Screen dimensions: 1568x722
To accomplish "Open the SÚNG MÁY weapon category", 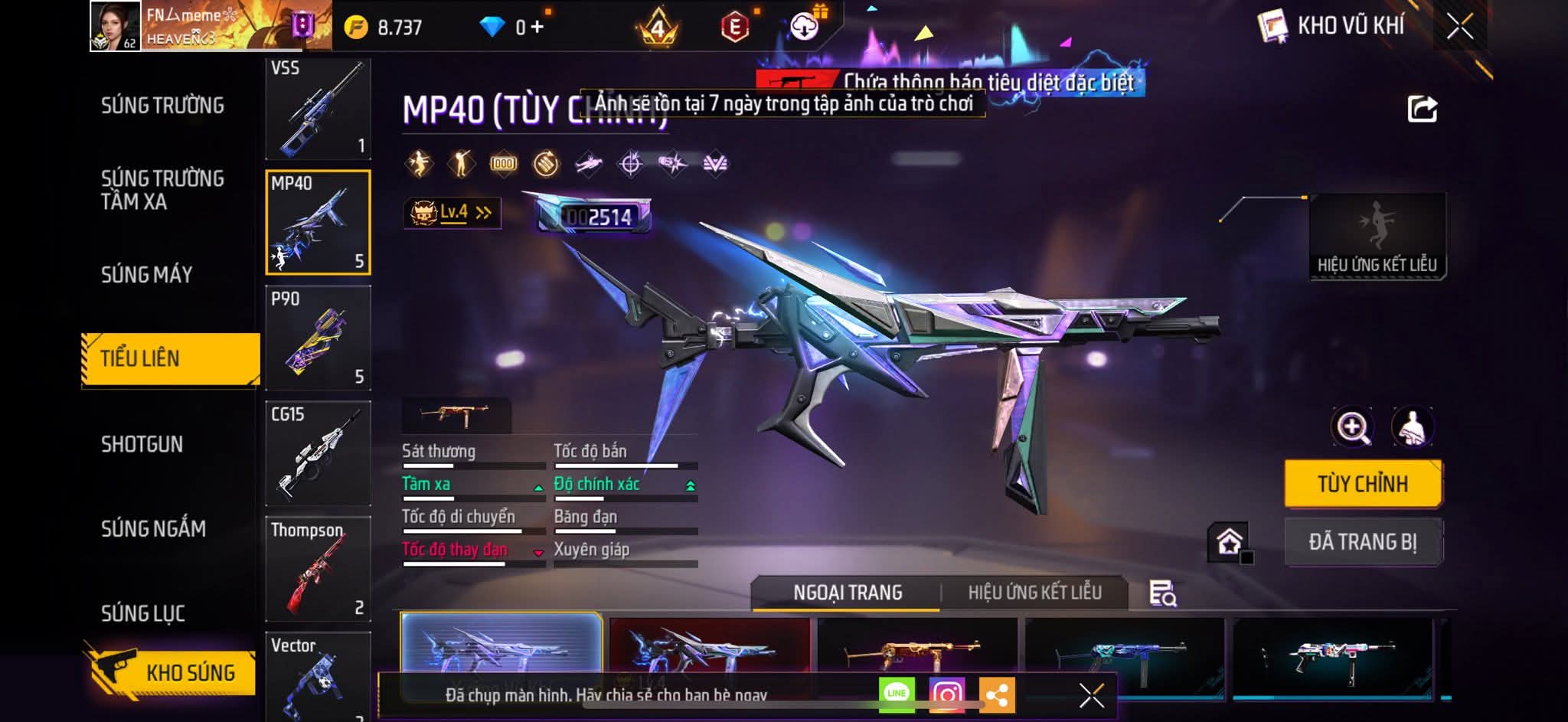I will (146, 275).
